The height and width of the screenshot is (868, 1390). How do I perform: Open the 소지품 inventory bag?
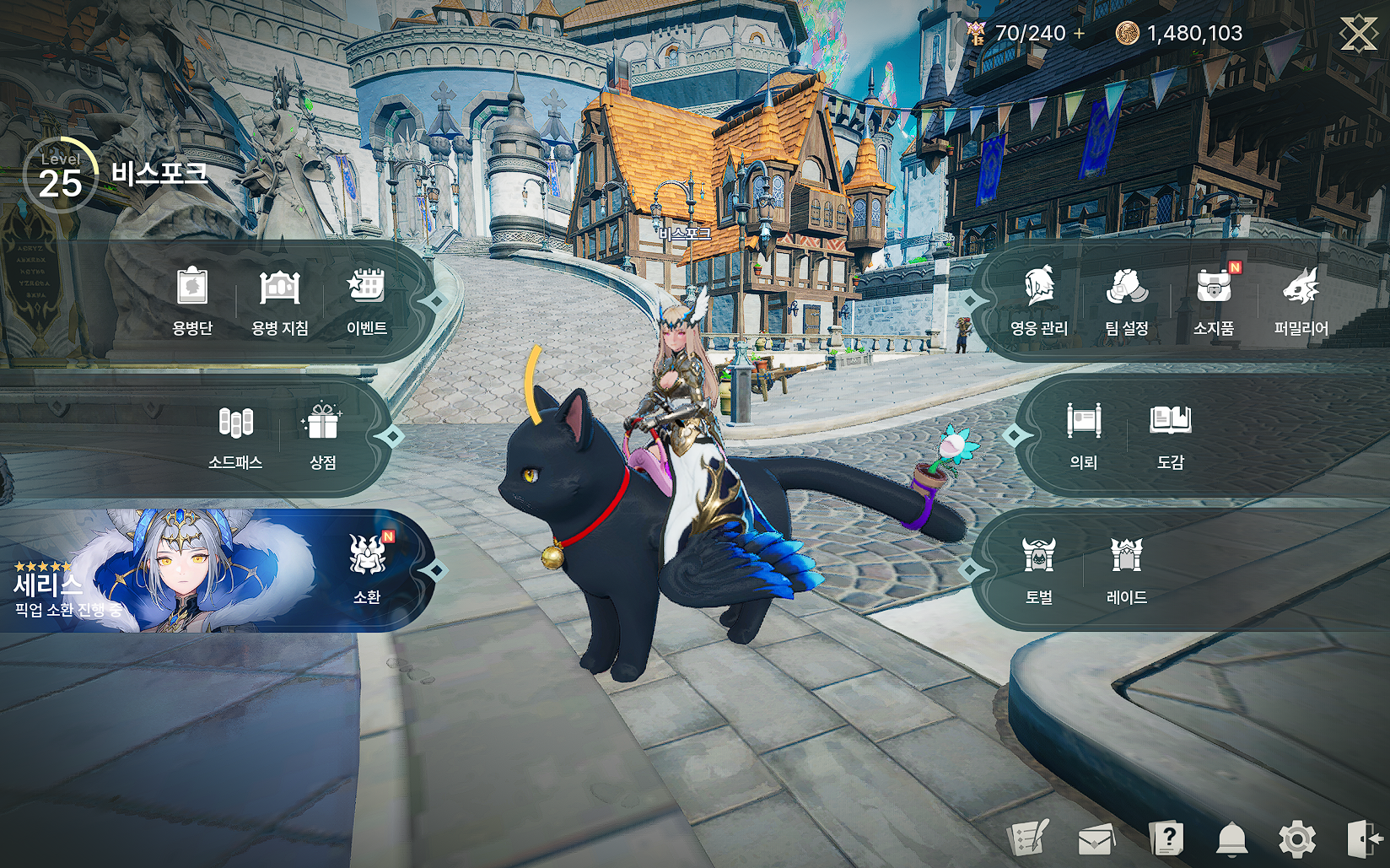[x=1214, y=299]
